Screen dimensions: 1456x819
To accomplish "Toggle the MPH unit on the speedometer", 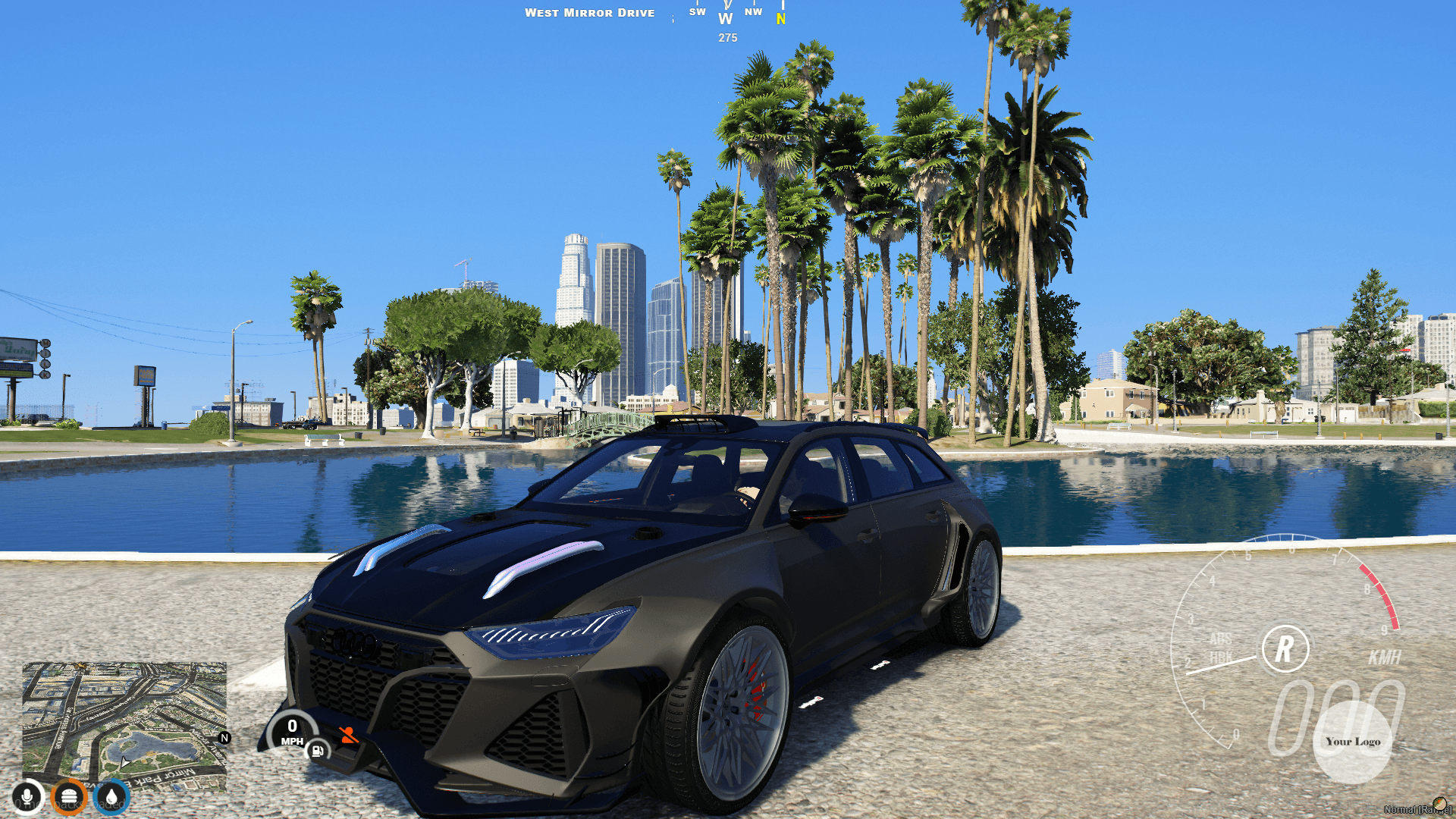I will pos(291,742).
